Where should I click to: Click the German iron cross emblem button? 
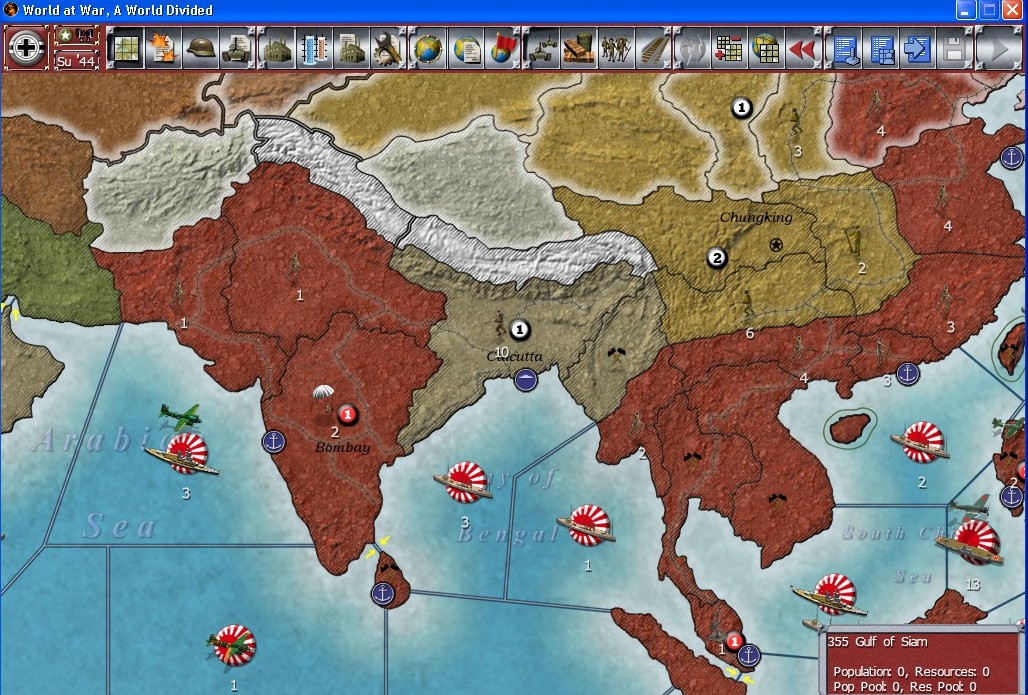click(x=26, y=48)
